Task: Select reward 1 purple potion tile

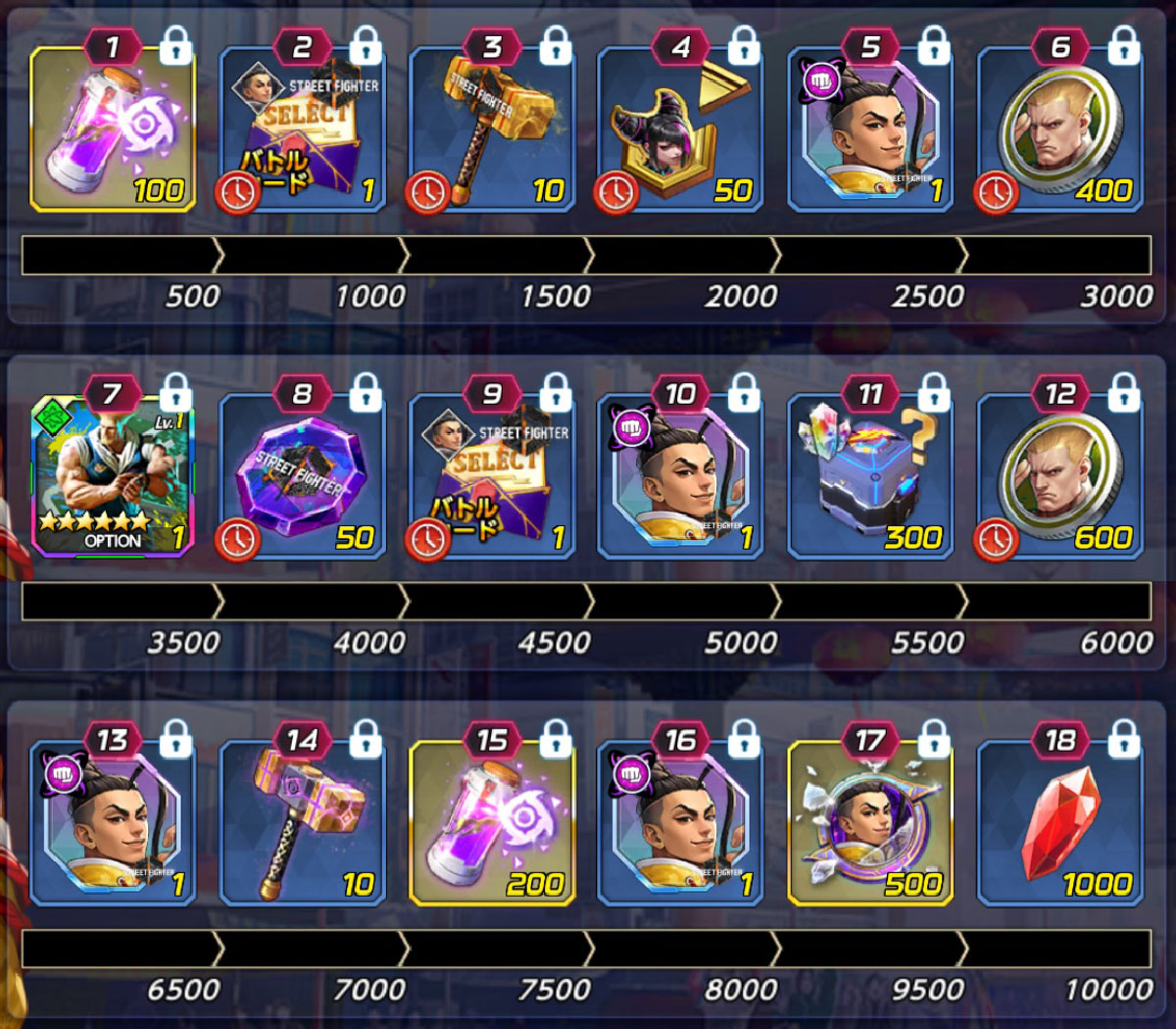Action: pyautogui.click(x=113, y=129)
